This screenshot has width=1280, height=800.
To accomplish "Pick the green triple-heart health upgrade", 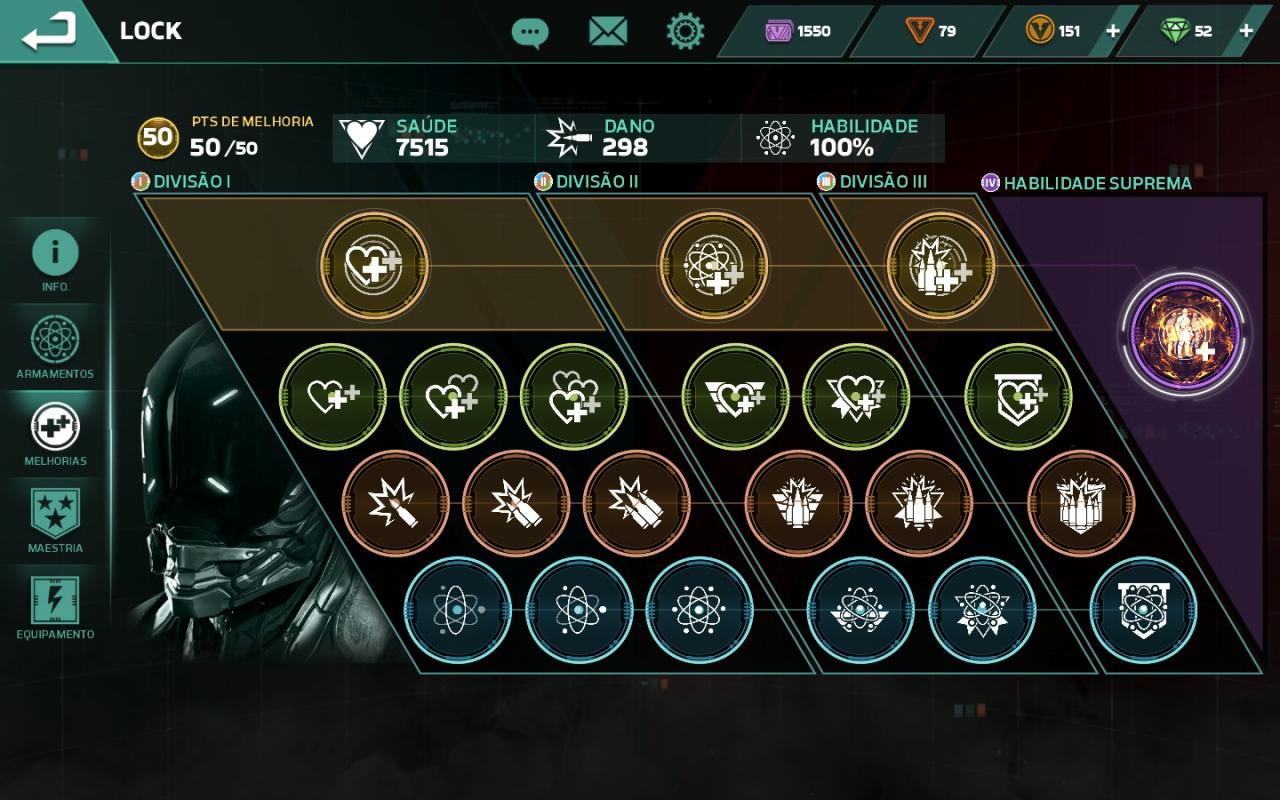I will pyautogui.click(x=574, y=397).
